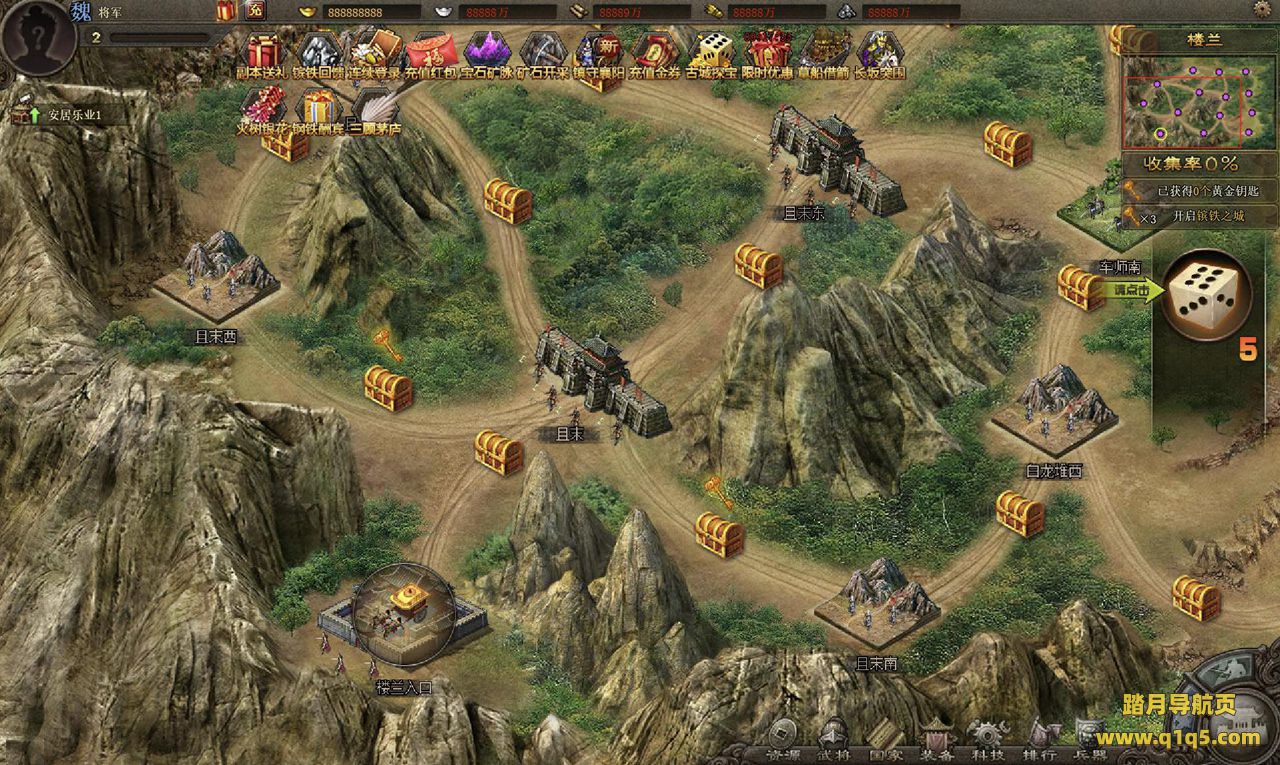Open the settings gear icon

point(1261,10)
